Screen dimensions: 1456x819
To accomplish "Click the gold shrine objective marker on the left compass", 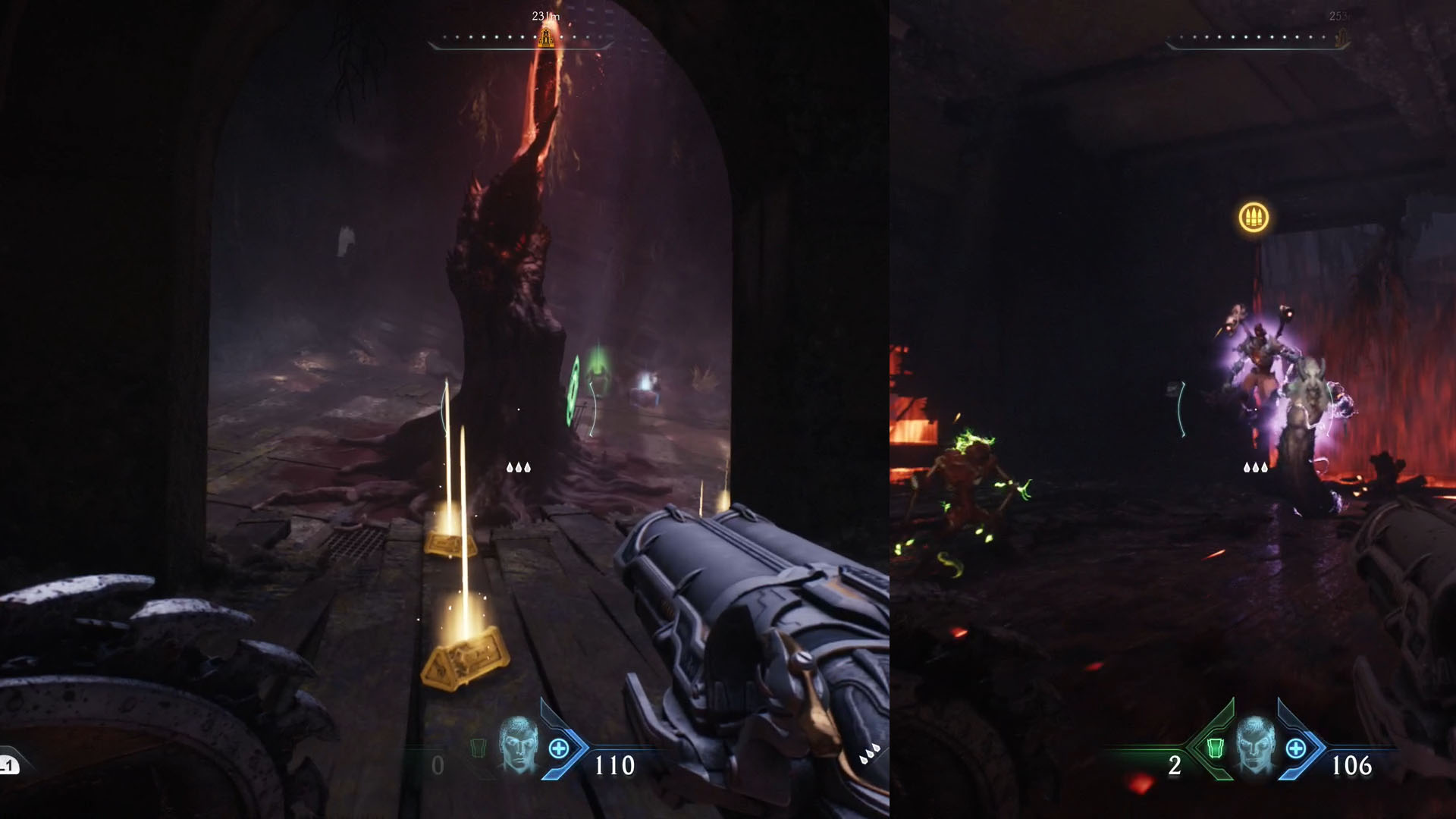I will (x=544, y=36).
